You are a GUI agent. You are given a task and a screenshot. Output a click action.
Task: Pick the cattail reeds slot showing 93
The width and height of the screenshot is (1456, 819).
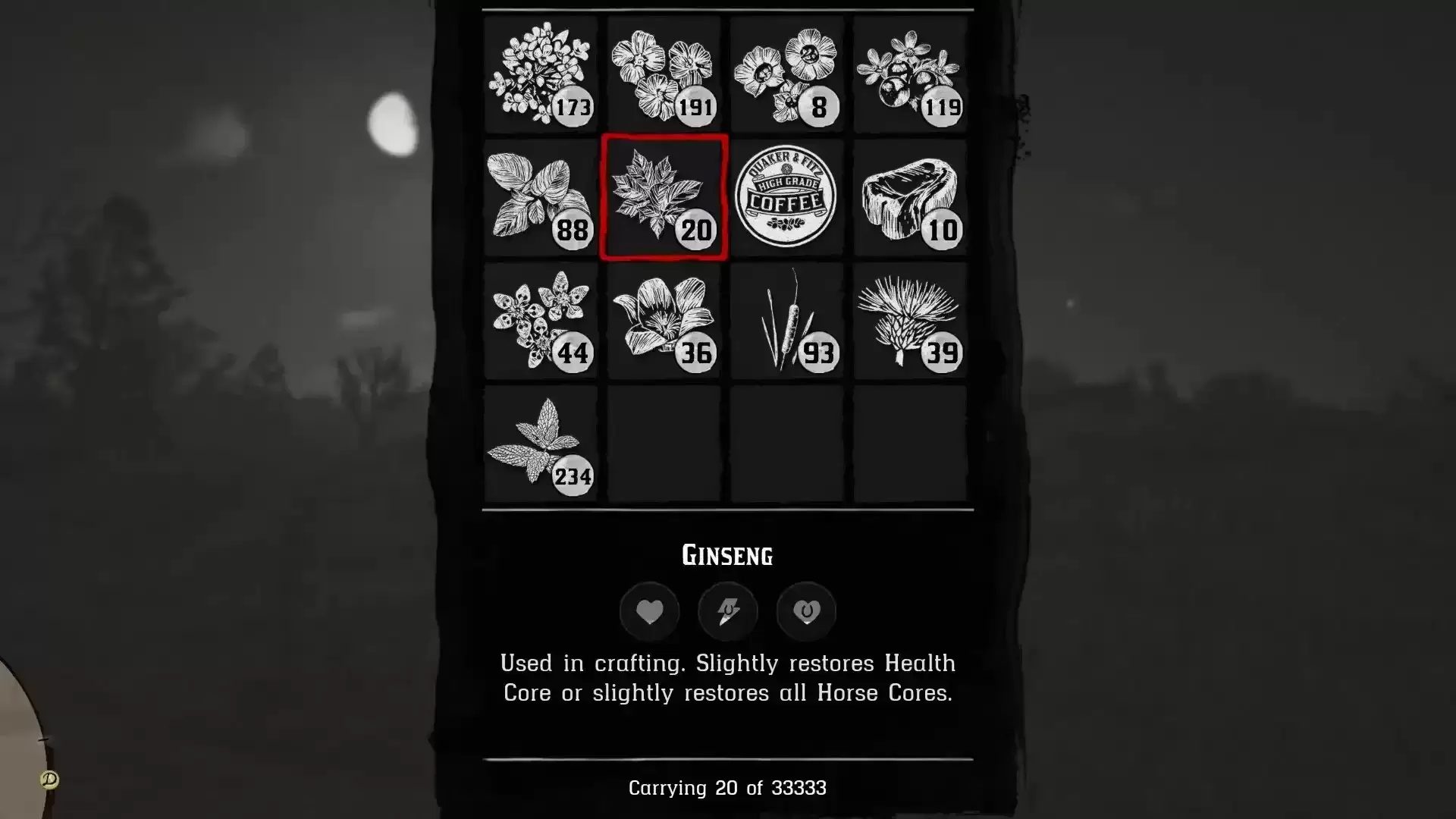tap(786, 321)
